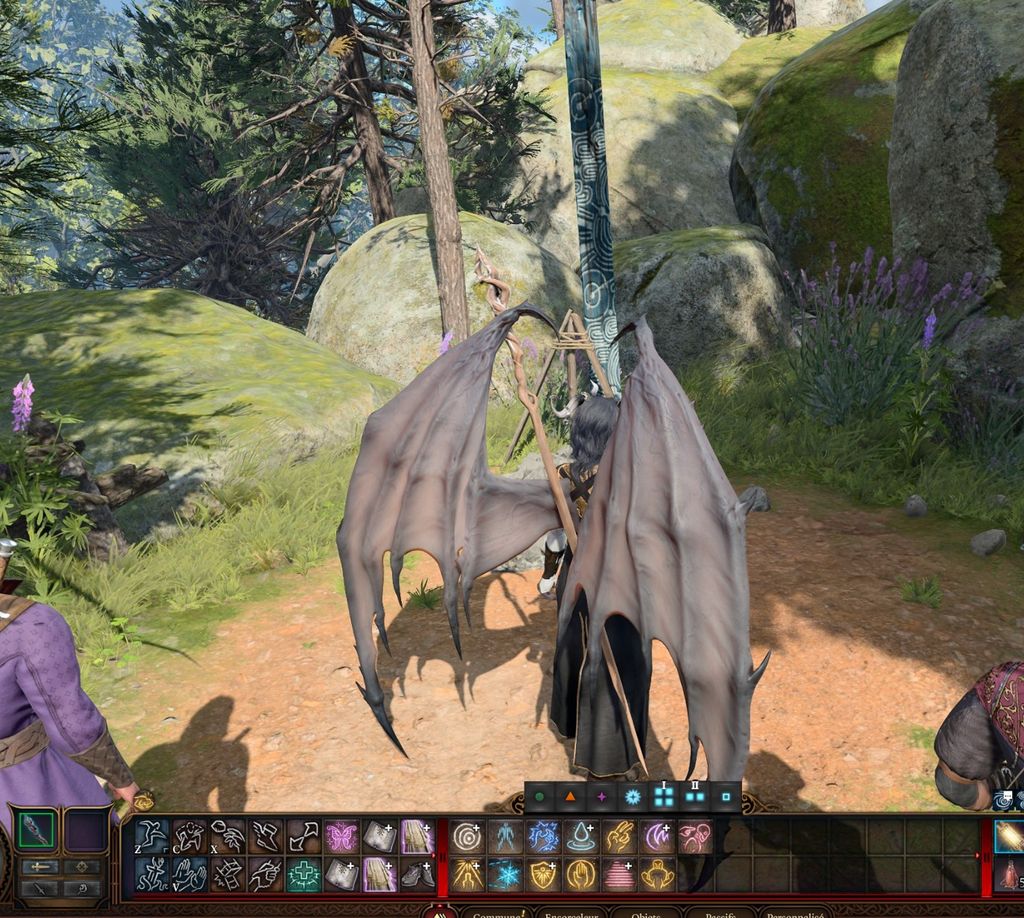Select the equipped staff weapon slot
The height and width of the screenshot is (918, 1024).
point(36,831)
